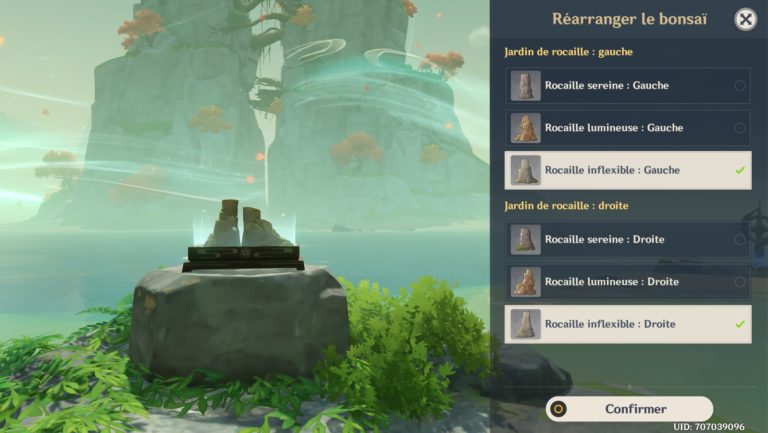Pick Rocaille inflexible : Droite option
This screenshot has width=768, height=433.
[627, 324]
